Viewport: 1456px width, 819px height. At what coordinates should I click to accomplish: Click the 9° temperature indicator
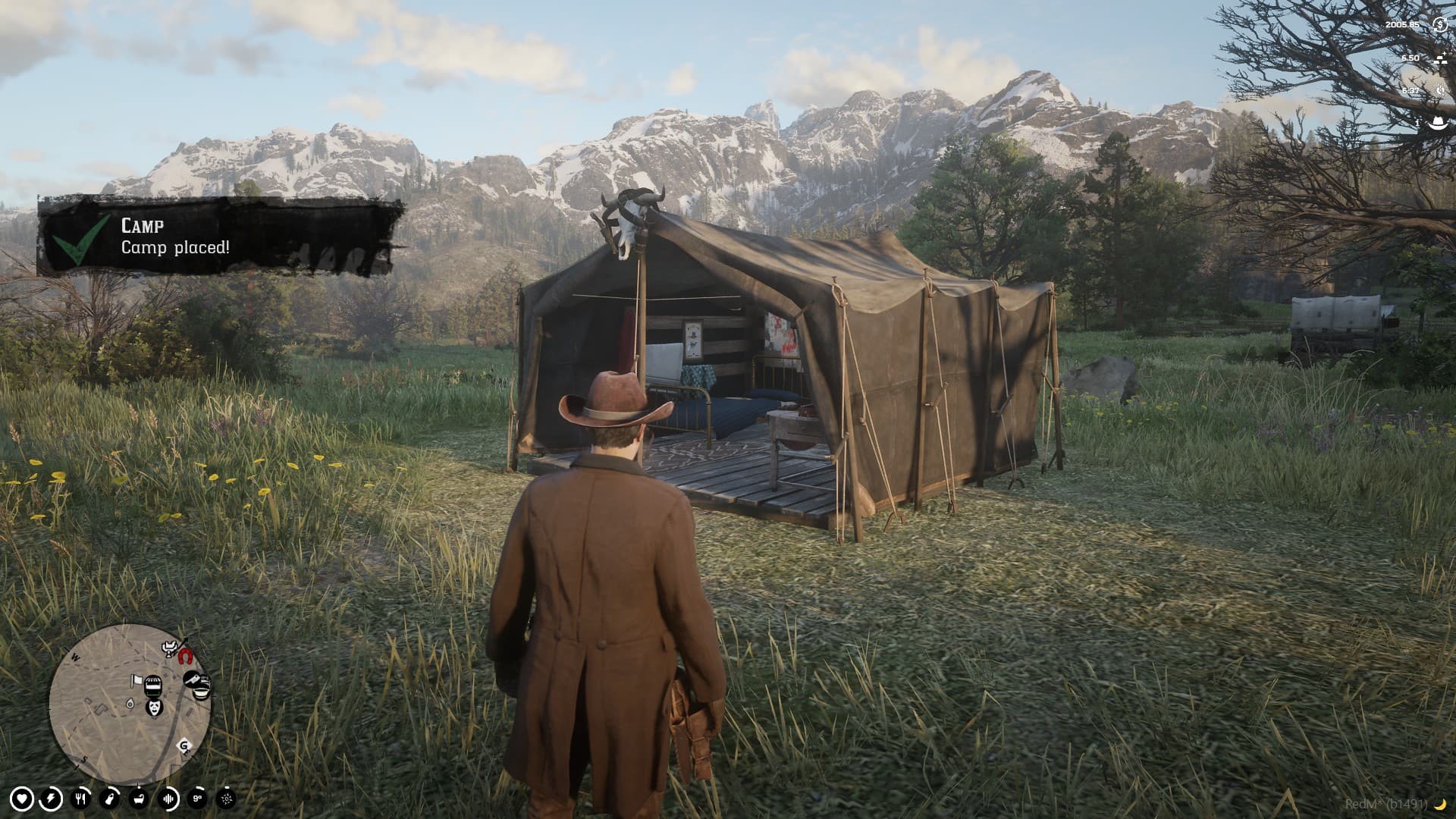click(197, 799)
